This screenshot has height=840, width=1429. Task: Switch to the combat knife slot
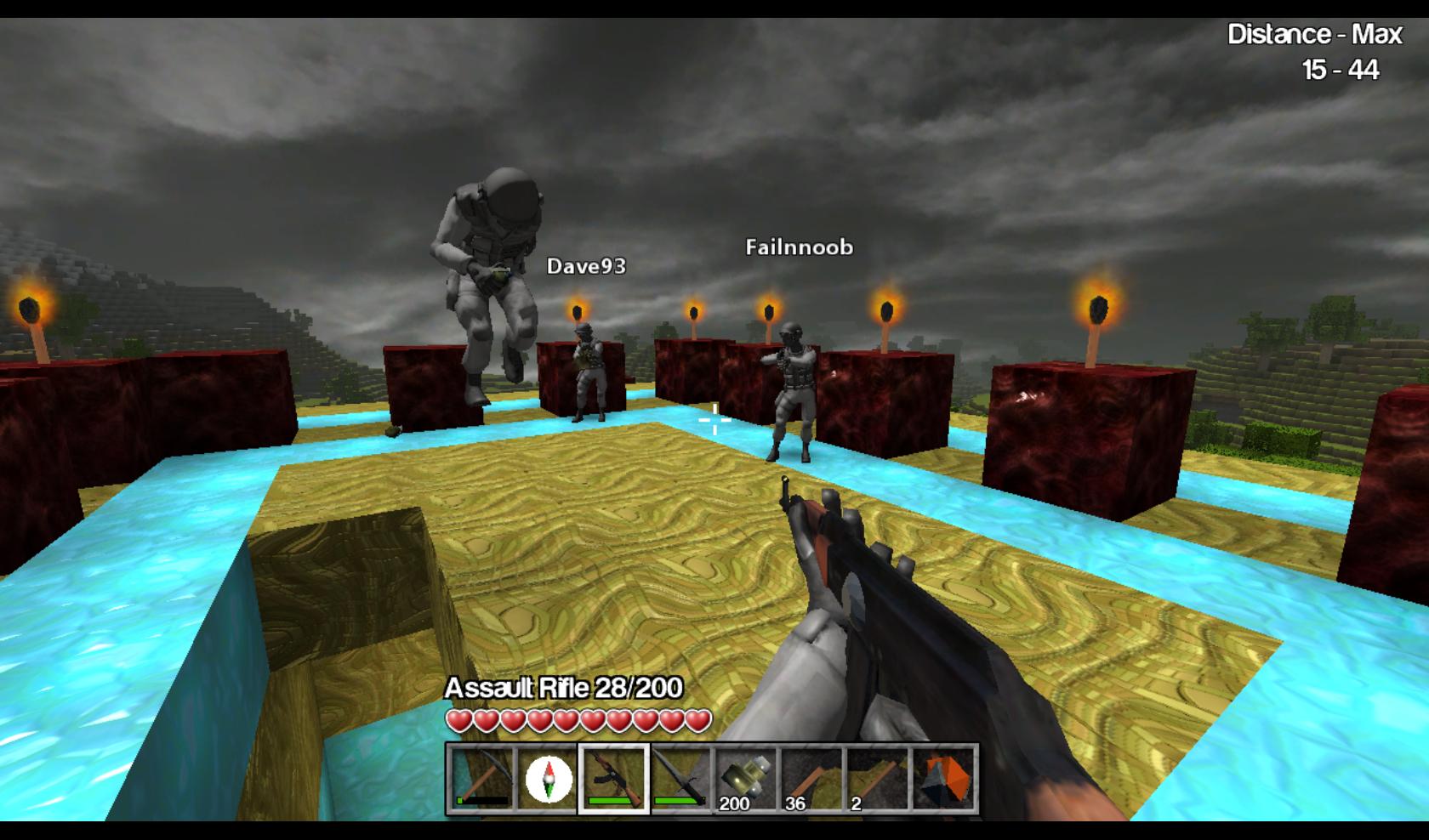[x=680, y=779]
